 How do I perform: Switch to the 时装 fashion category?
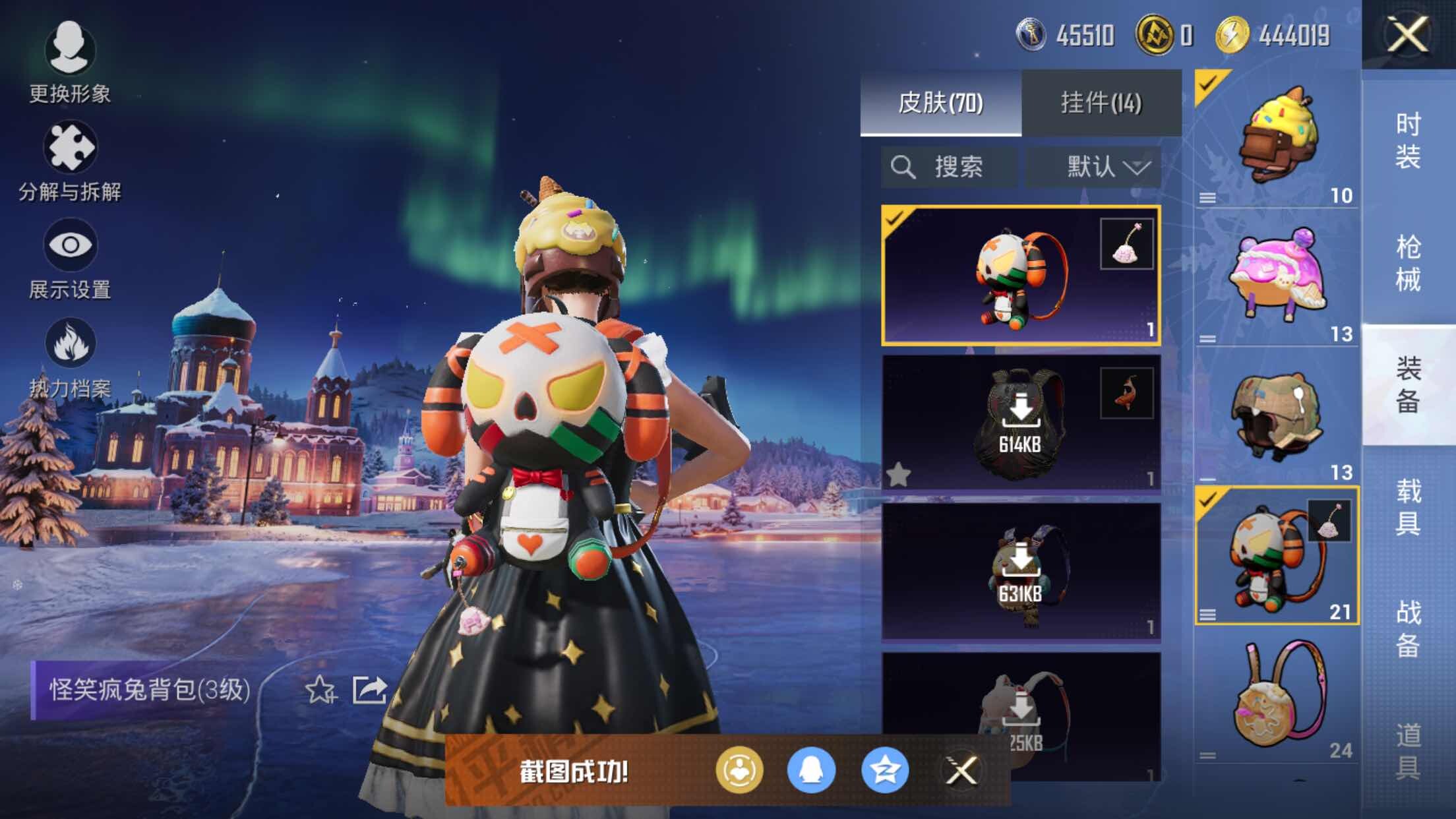1408,140
